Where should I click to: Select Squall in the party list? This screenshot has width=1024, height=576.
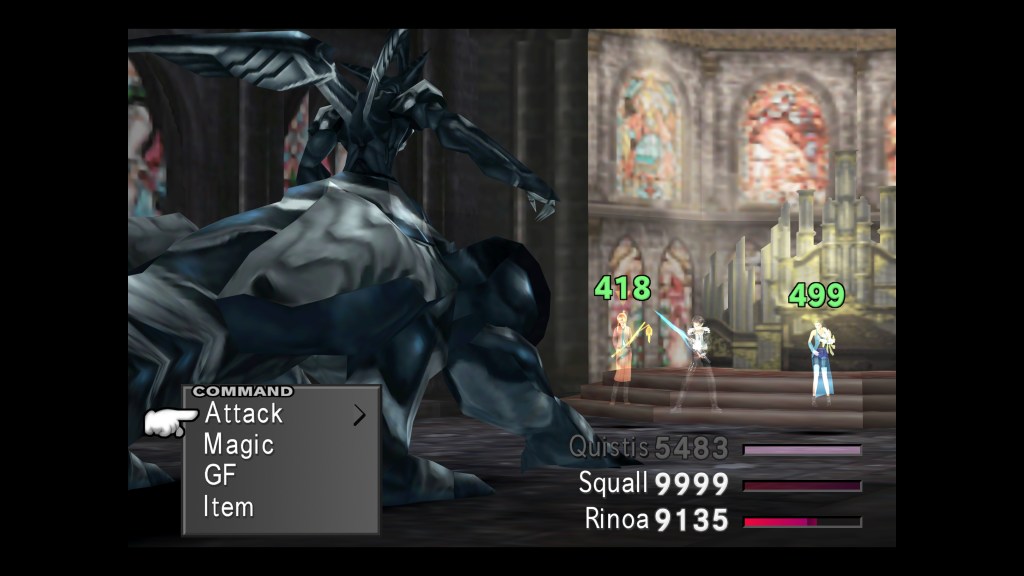click(614, 484)
